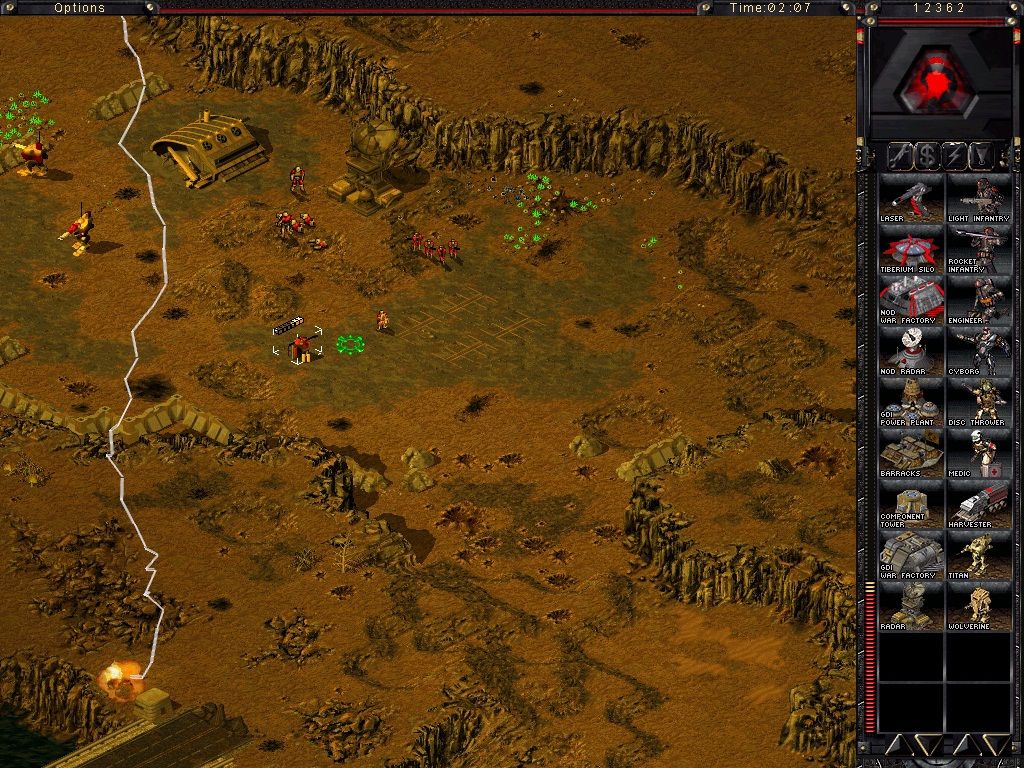Select the waypoint mode button
The width and height of the screenshot is (1024, 768).
tap(982, 156)
